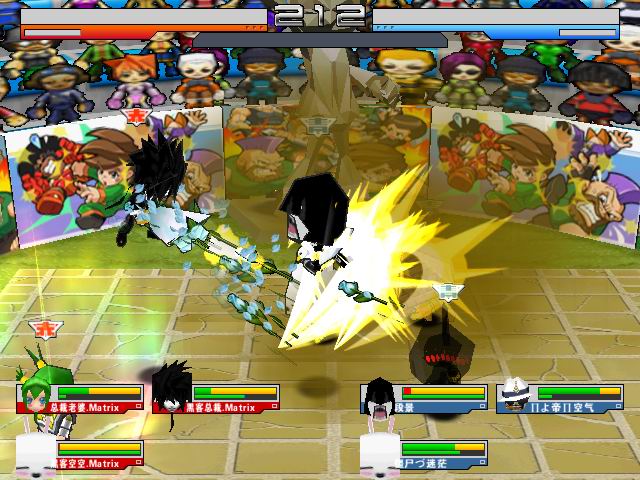Screen dimensions: 640x480
Task: Select the white-capped sunglasses fighter portrait
Action: coord(514,395)
